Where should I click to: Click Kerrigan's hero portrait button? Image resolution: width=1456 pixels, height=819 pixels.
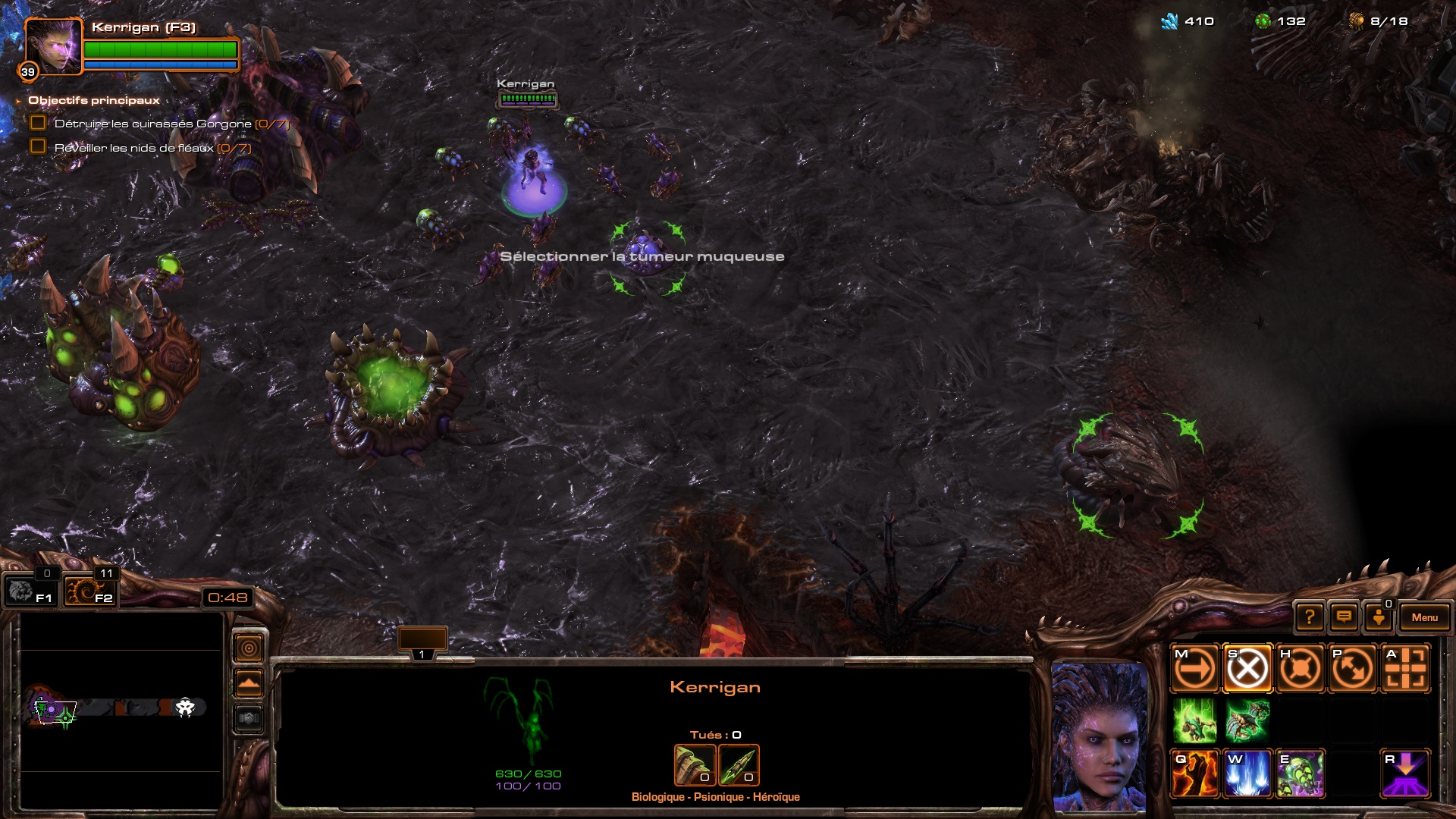[x=52, y=46]
